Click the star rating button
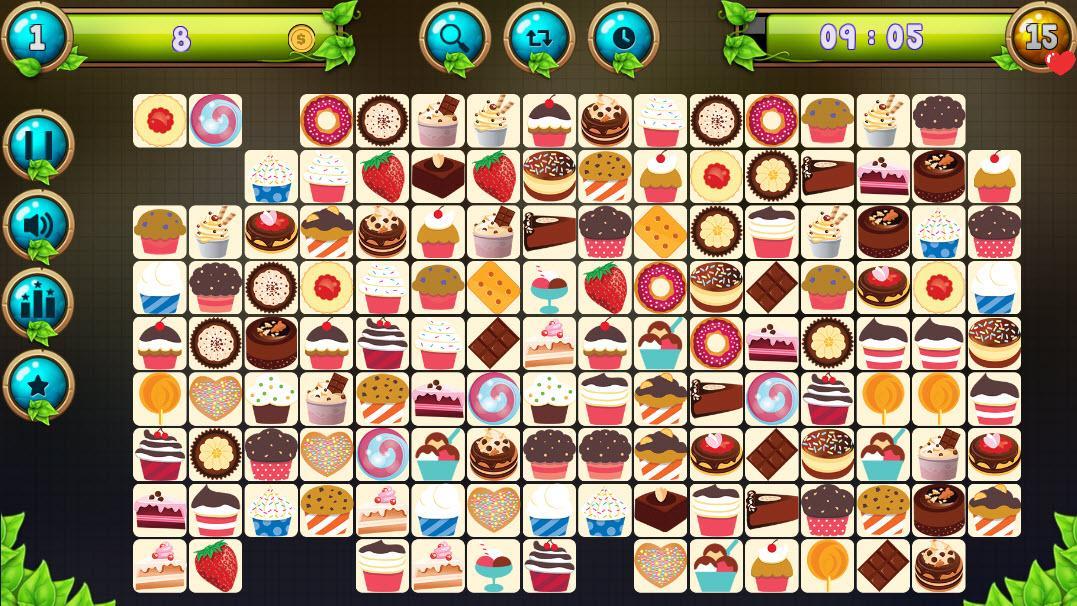This screenshot has height=606, width=1077. (39, 383)
